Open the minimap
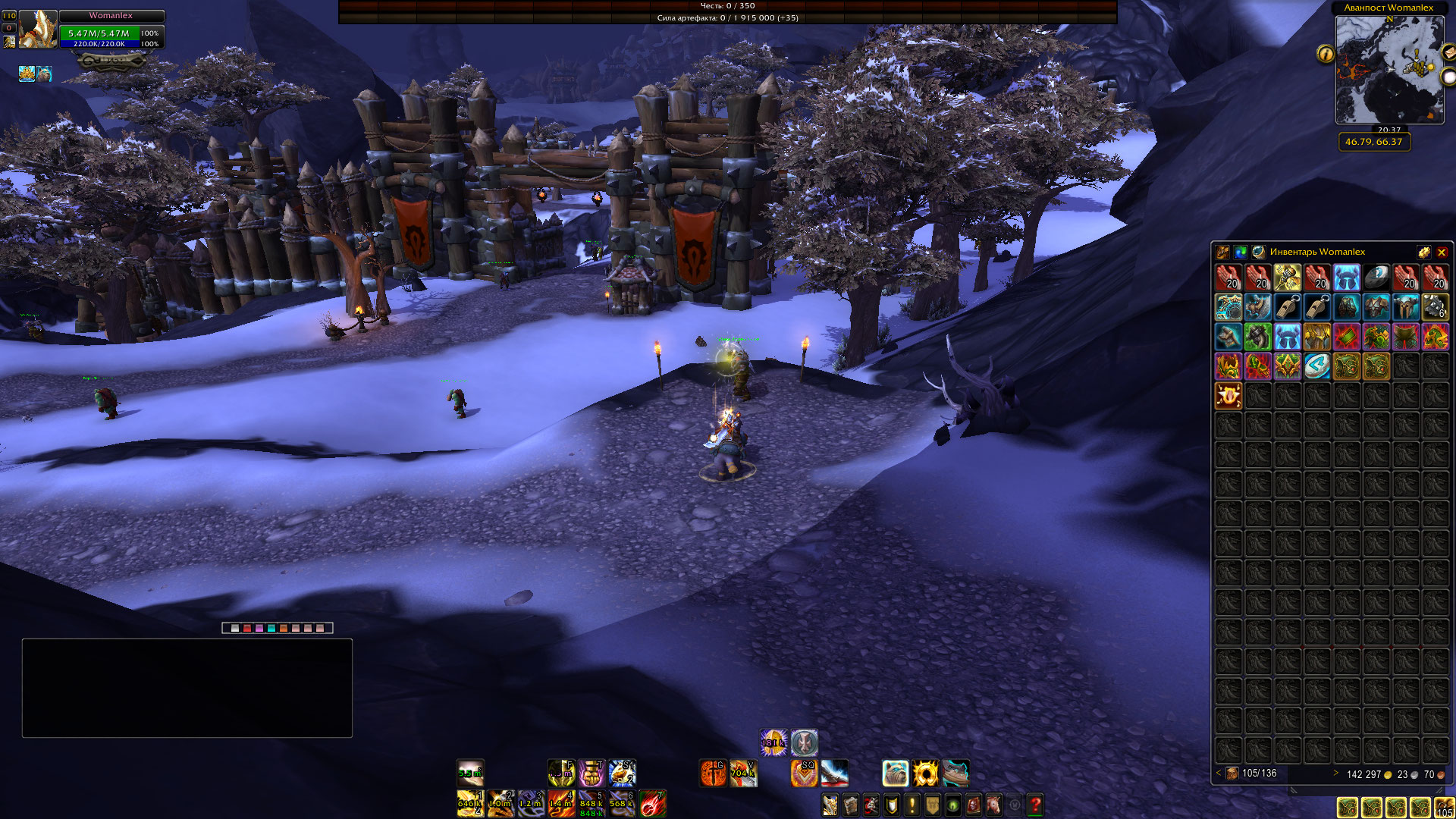Image resolution: width=1456 pixels, height=819 pixels. [x=1389, y=70]
